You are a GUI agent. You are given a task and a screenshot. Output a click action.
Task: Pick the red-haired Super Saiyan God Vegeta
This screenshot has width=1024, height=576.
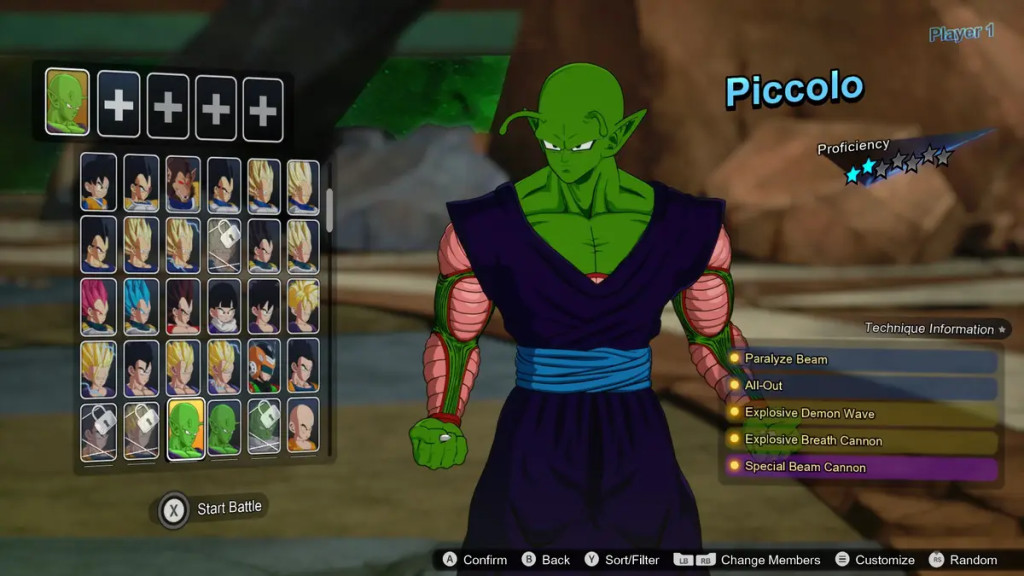click(x=98, y=306)
